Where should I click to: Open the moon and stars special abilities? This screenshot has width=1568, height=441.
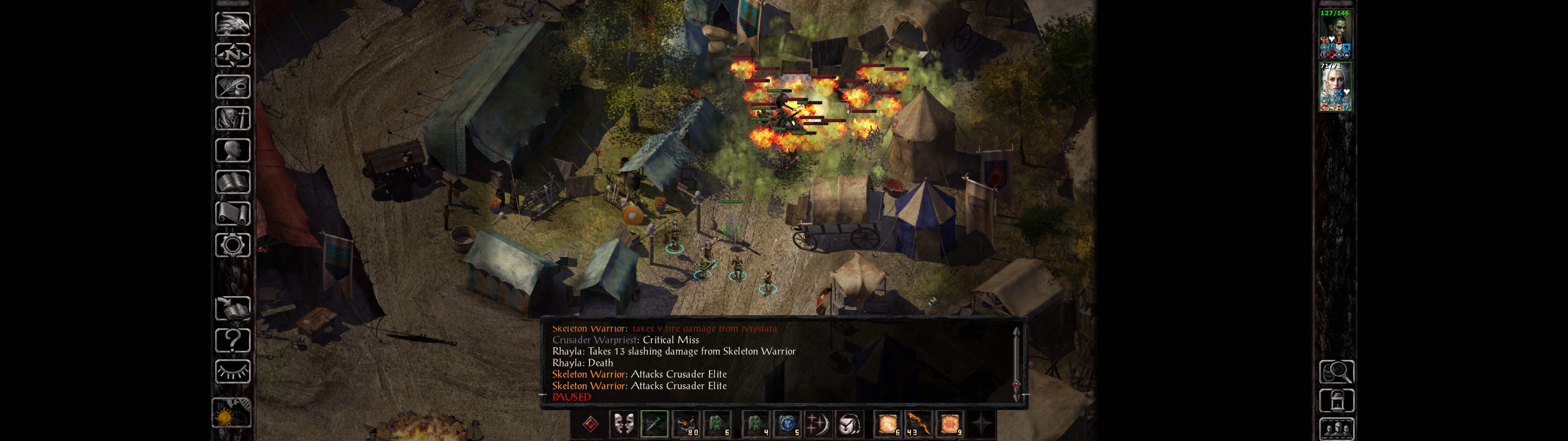817,424
